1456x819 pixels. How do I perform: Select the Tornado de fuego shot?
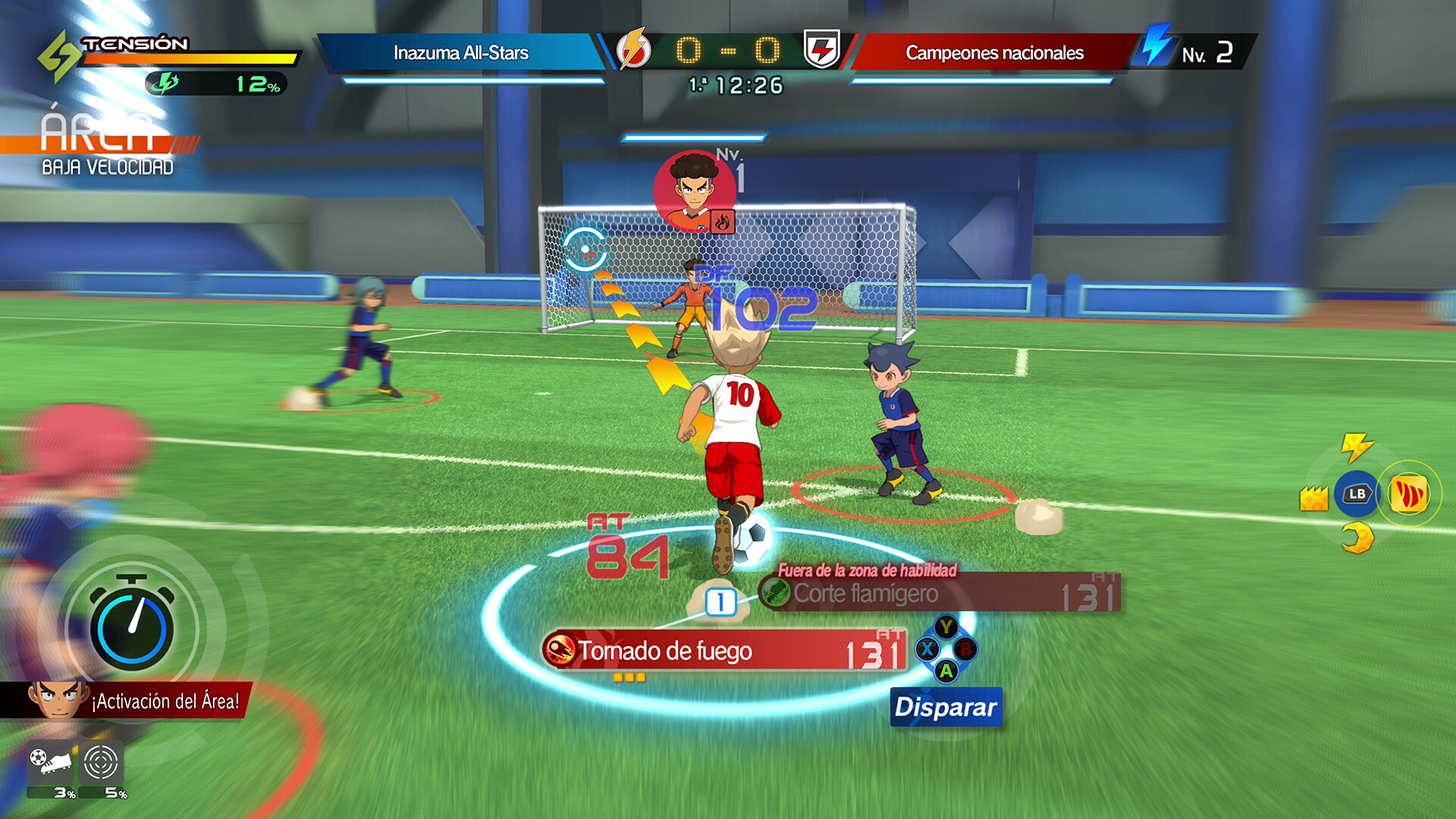pos(724,651)
